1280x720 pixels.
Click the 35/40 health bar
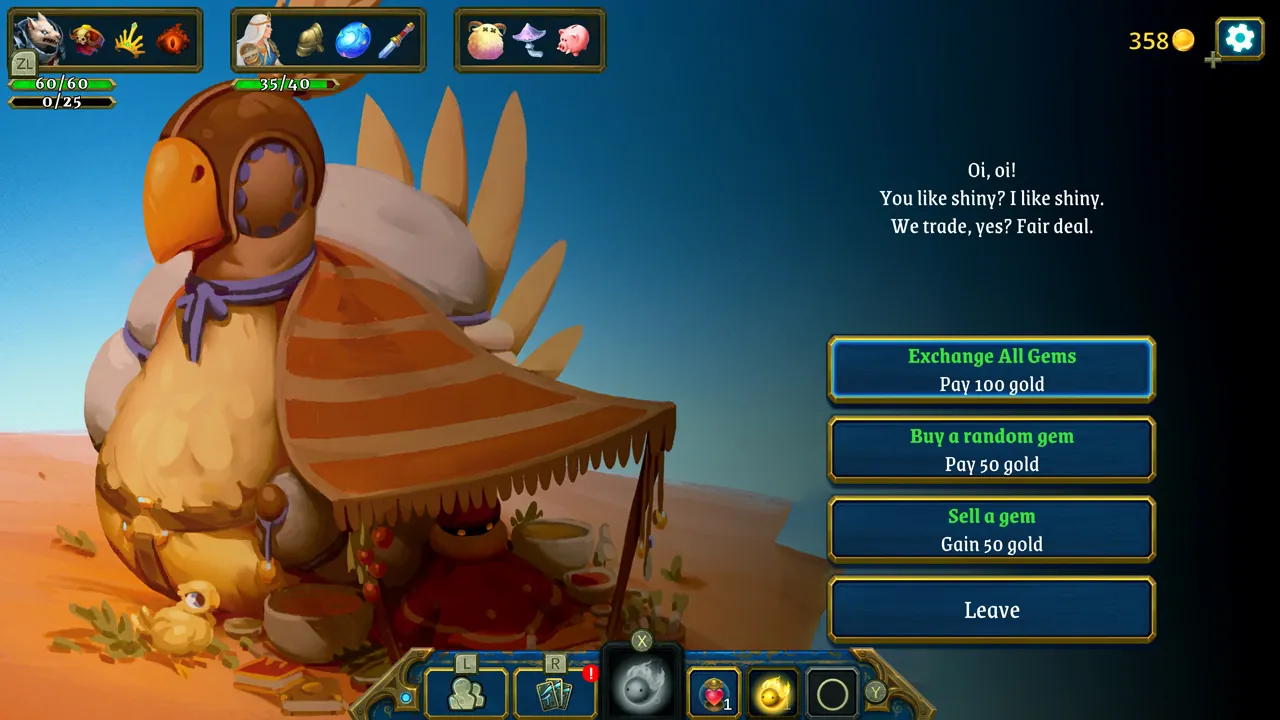(x=285, y=85)
